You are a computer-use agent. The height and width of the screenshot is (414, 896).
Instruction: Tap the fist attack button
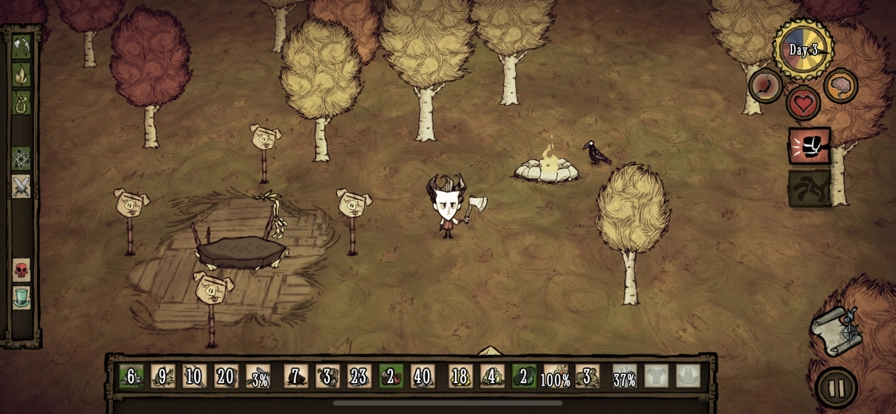[808, 146]
